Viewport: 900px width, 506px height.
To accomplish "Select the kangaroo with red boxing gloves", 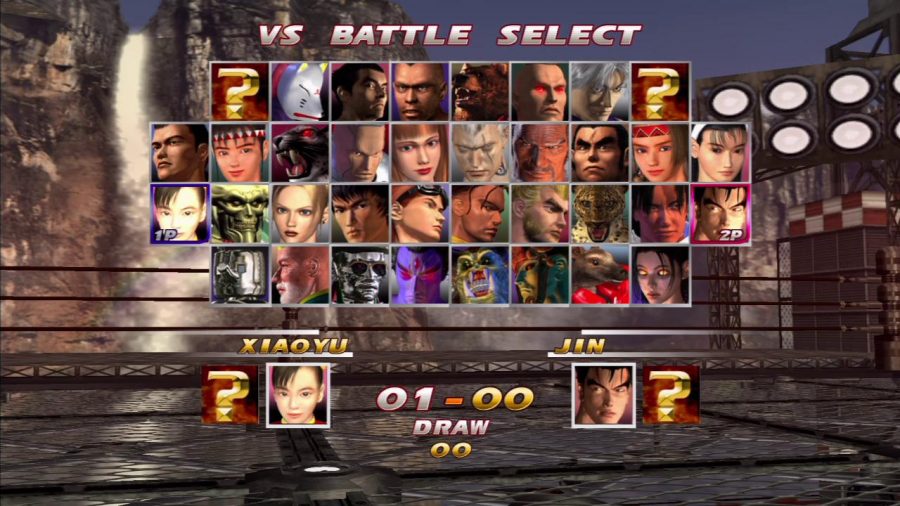I will coord(600,274).
